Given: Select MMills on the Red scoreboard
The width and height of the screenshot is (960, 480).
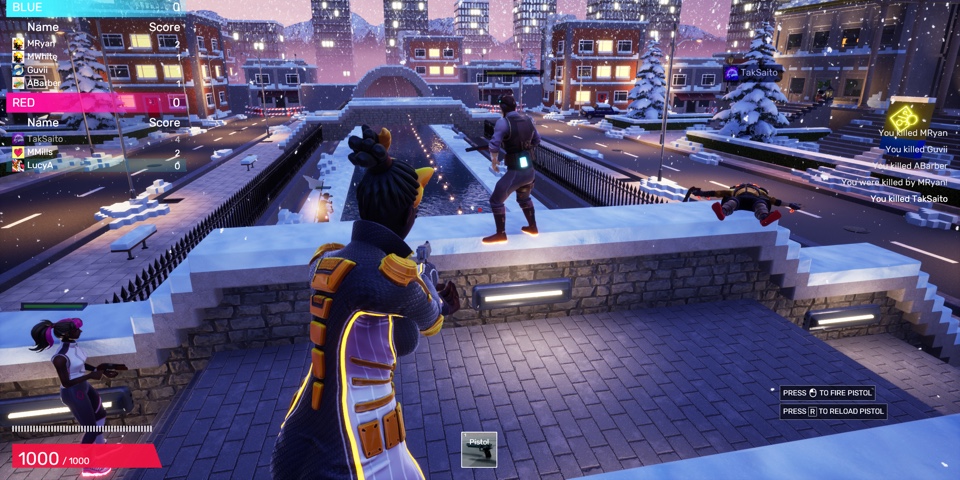Looking at the screenshot, I should coord(96,152).
